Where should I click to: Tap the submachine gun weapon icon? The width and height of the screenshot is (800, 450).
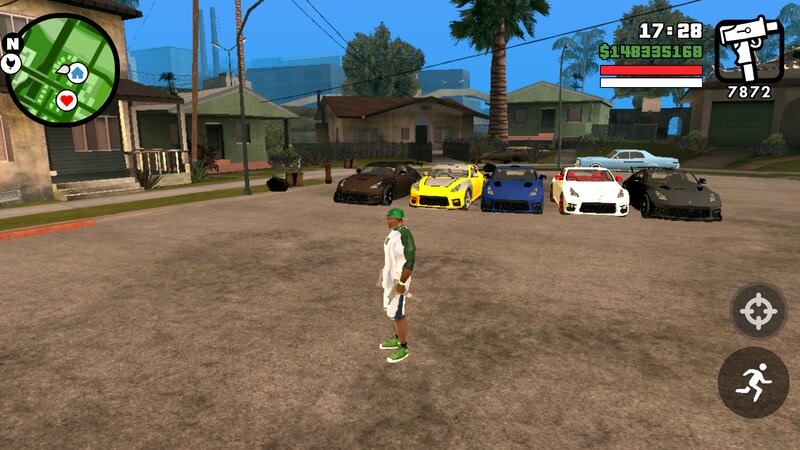click(748, 48)
